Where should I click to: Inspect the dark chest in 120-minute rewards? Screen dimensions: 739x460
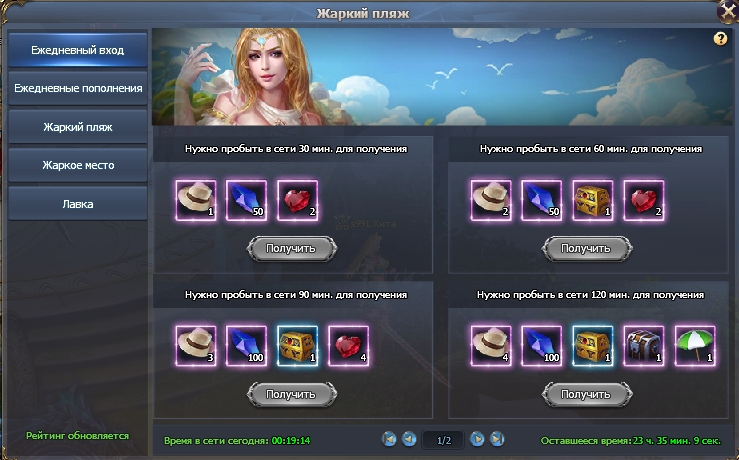point(643,344)
